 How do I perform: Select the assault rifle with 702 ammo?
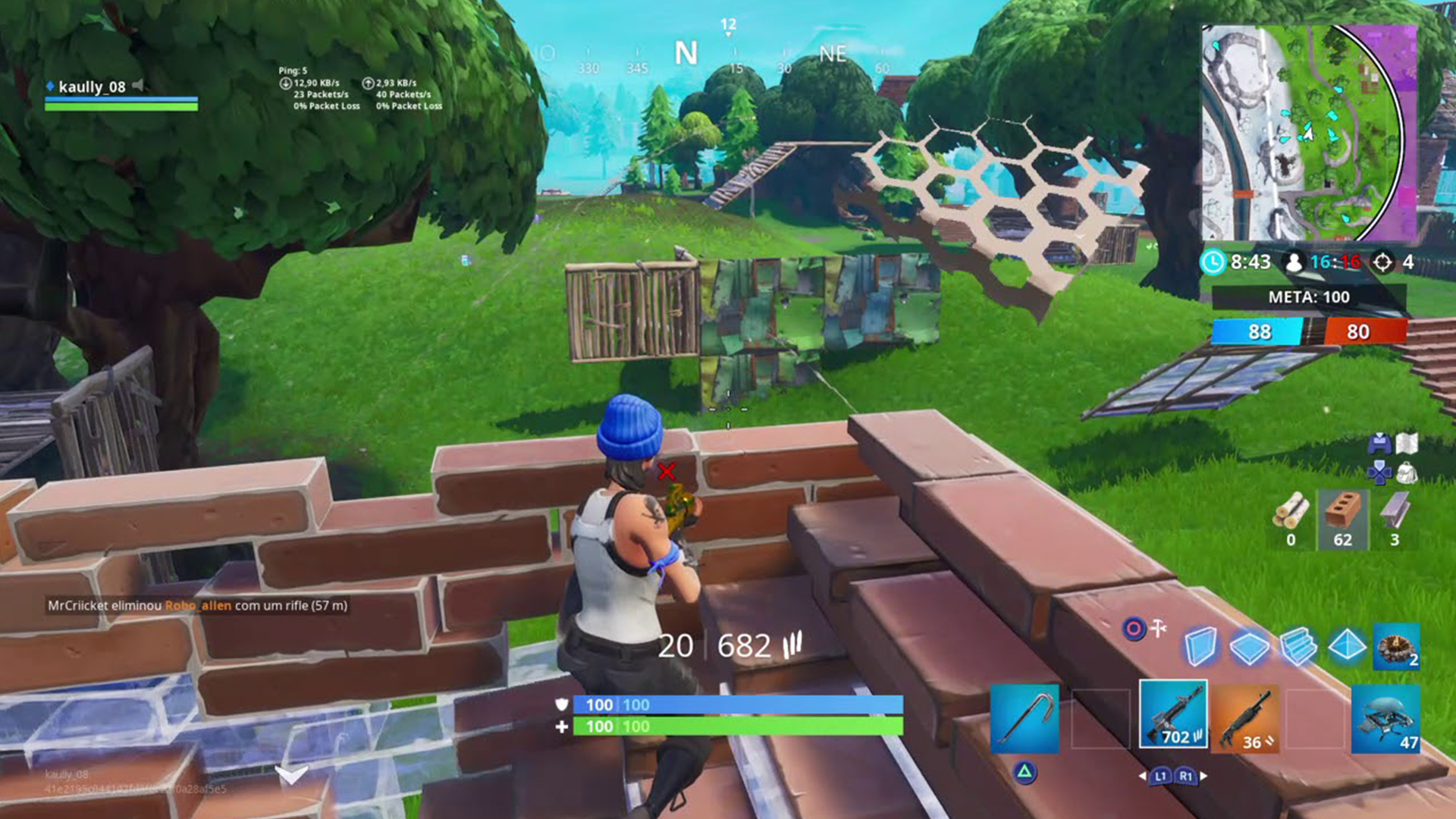coord(1175,716)
